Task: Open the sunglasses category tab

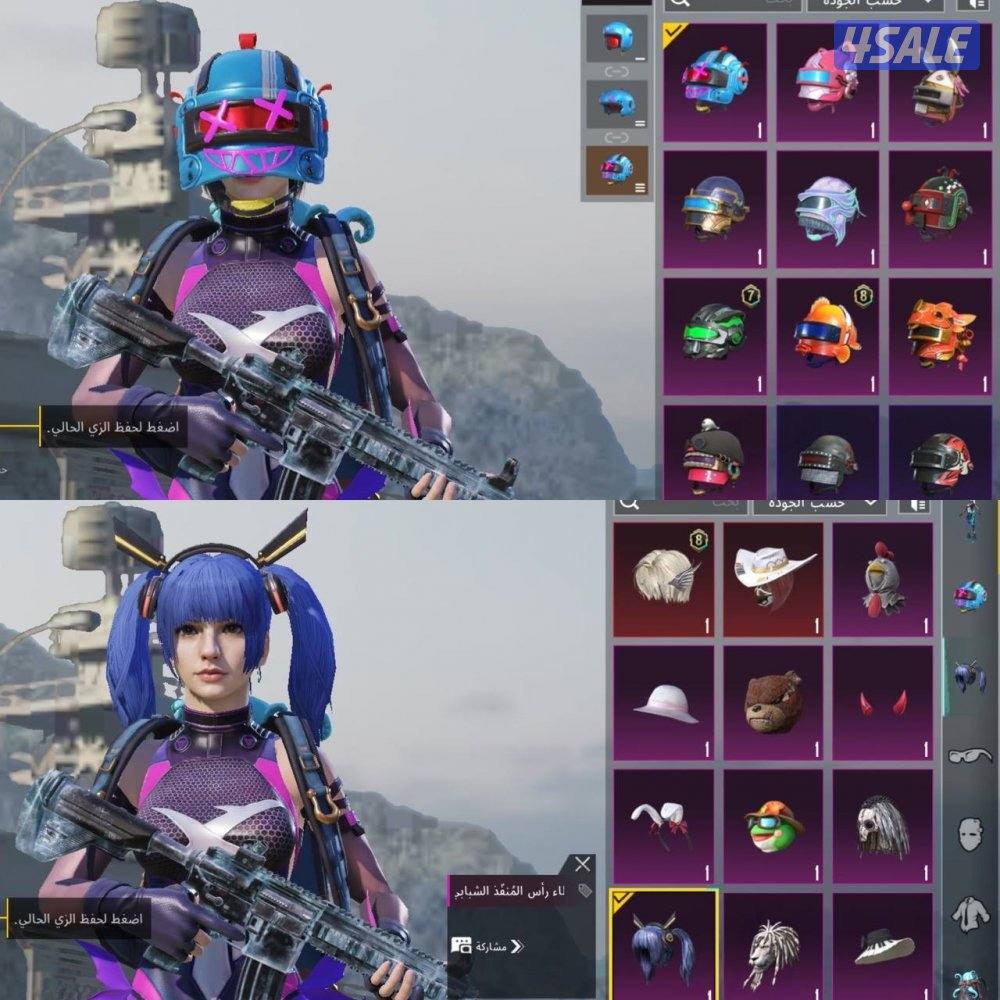Action: (x=968, y=755)
